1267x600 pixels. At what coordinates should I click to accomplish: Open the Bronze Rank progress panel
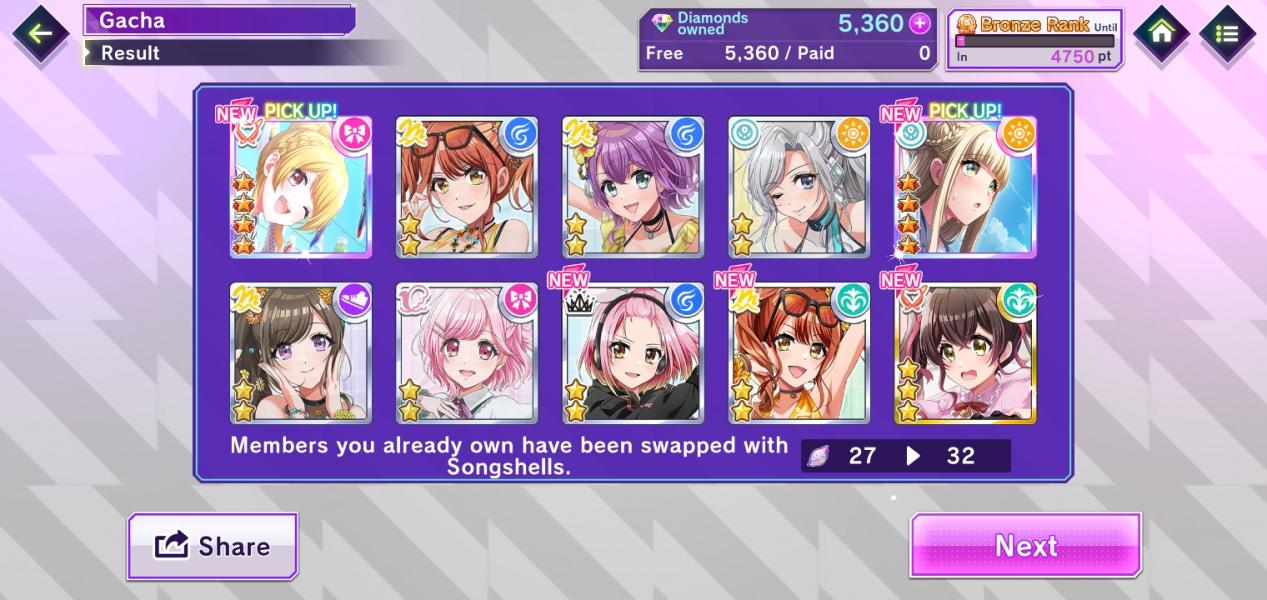click(1035, 40)
